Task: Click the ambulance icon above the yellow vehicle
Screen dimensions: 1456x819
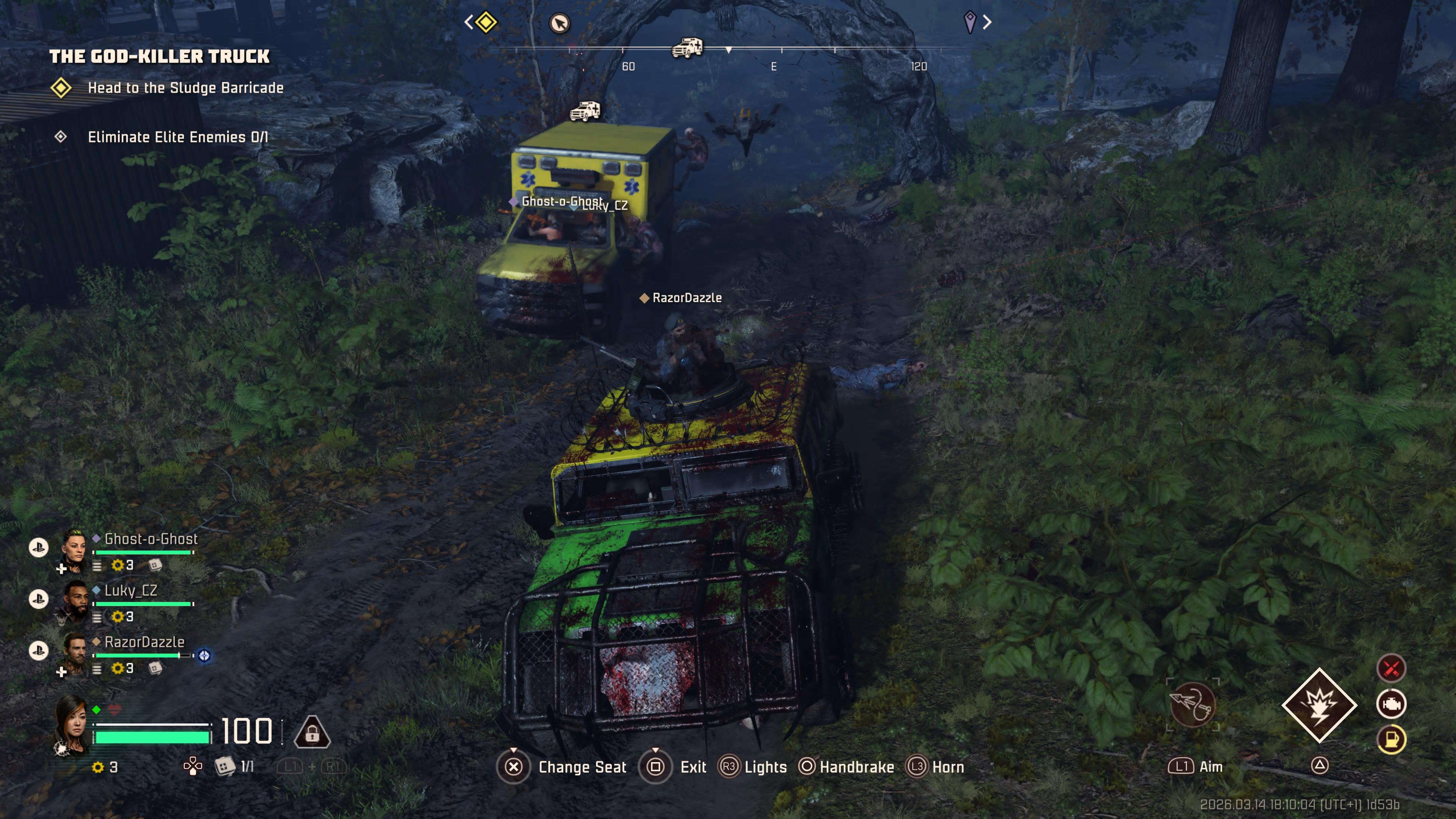Action: (x=585, y=111)
